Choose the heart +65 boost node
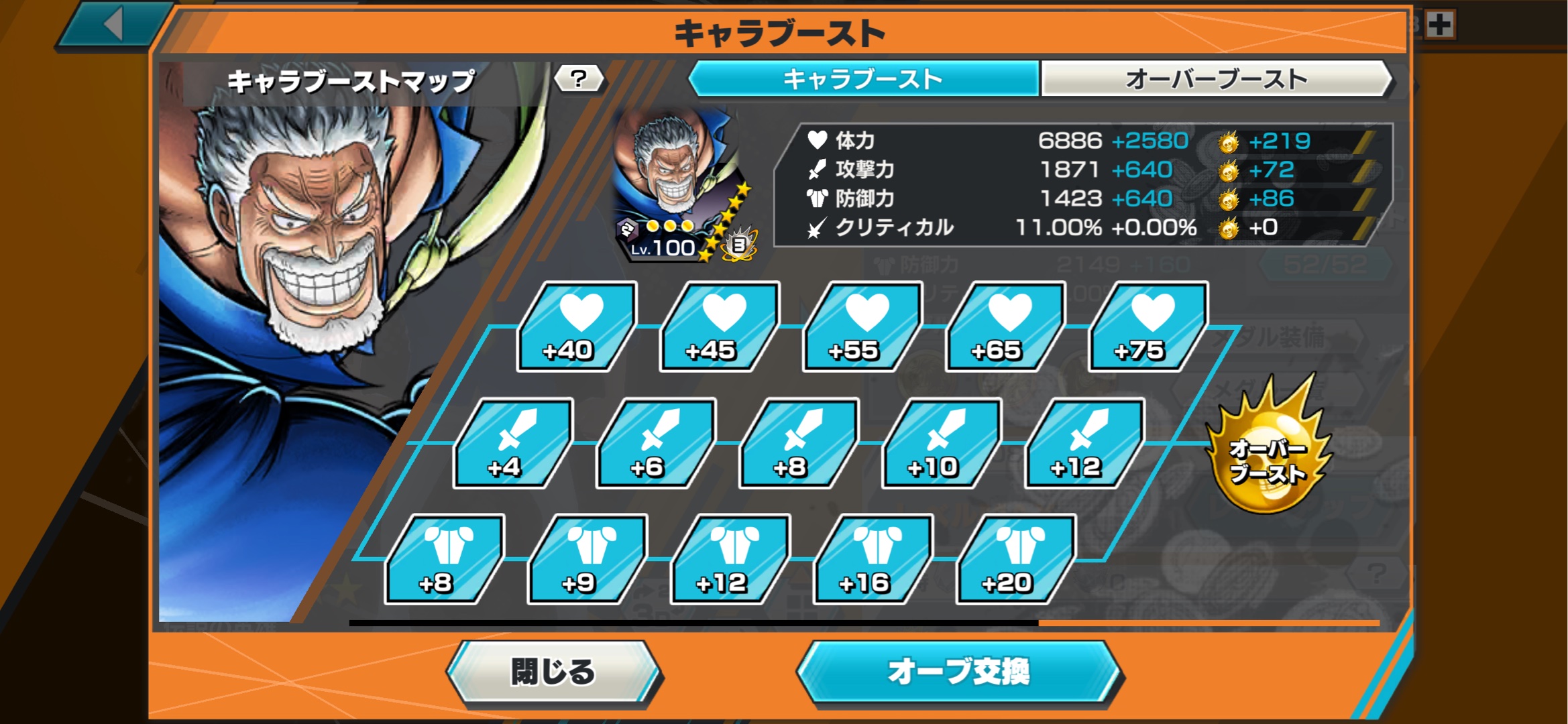This screenshot has height=724, width=1568. click(x=1005, y=327)
